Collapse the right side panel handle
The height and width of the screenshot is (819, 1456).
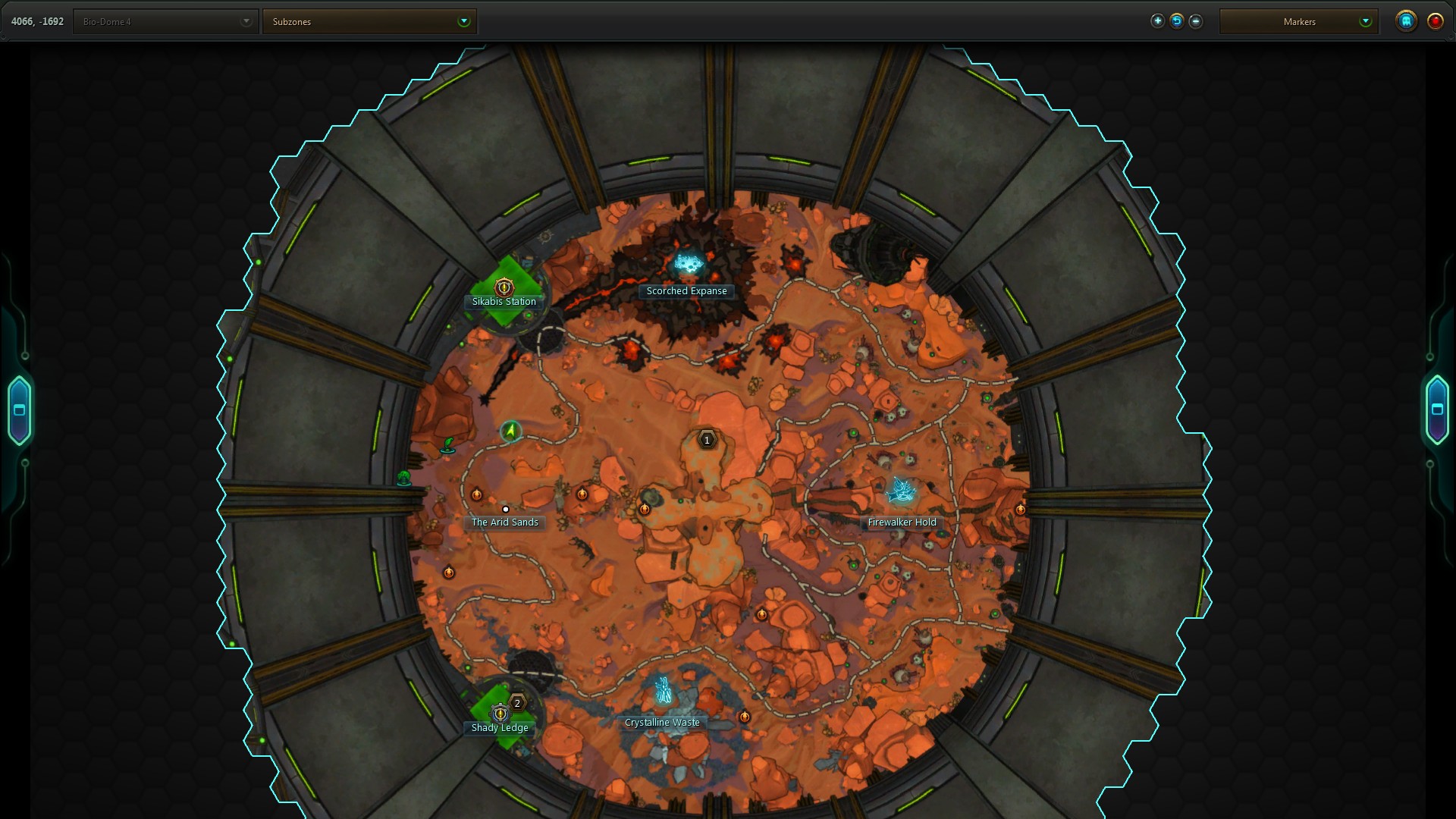1436,409
